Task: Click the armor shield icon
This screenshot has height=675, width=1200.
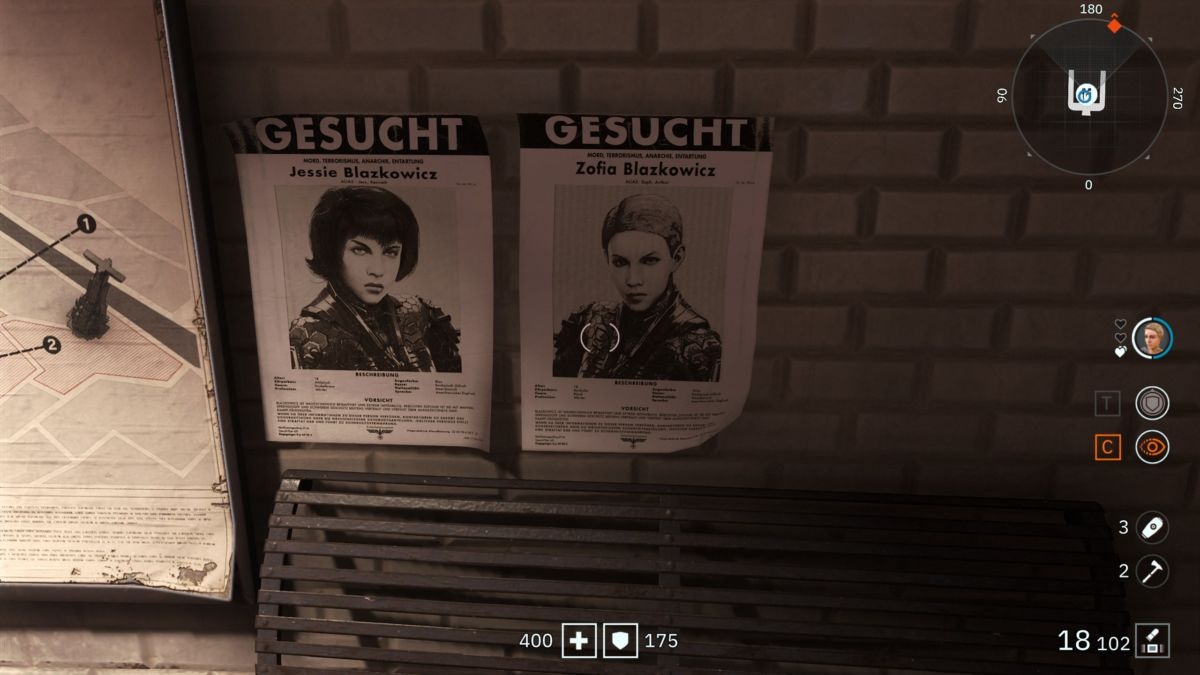Action: point(620,640)
